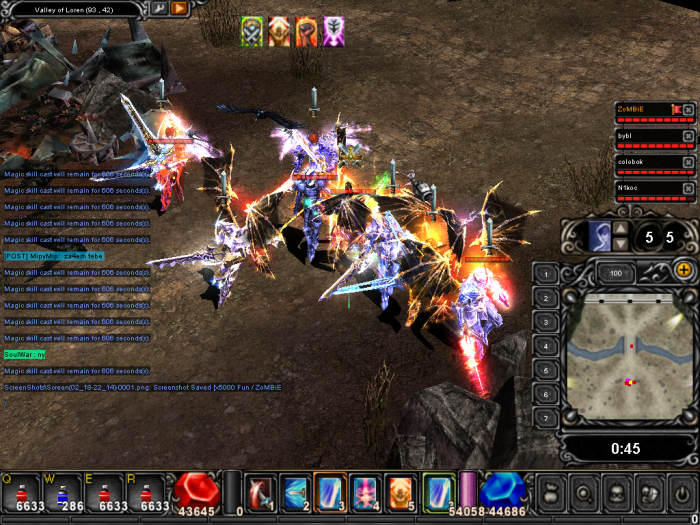700x525 pixels.
Task: Remove ZoMBiE from the party list
Action: (x=688, y=109)
